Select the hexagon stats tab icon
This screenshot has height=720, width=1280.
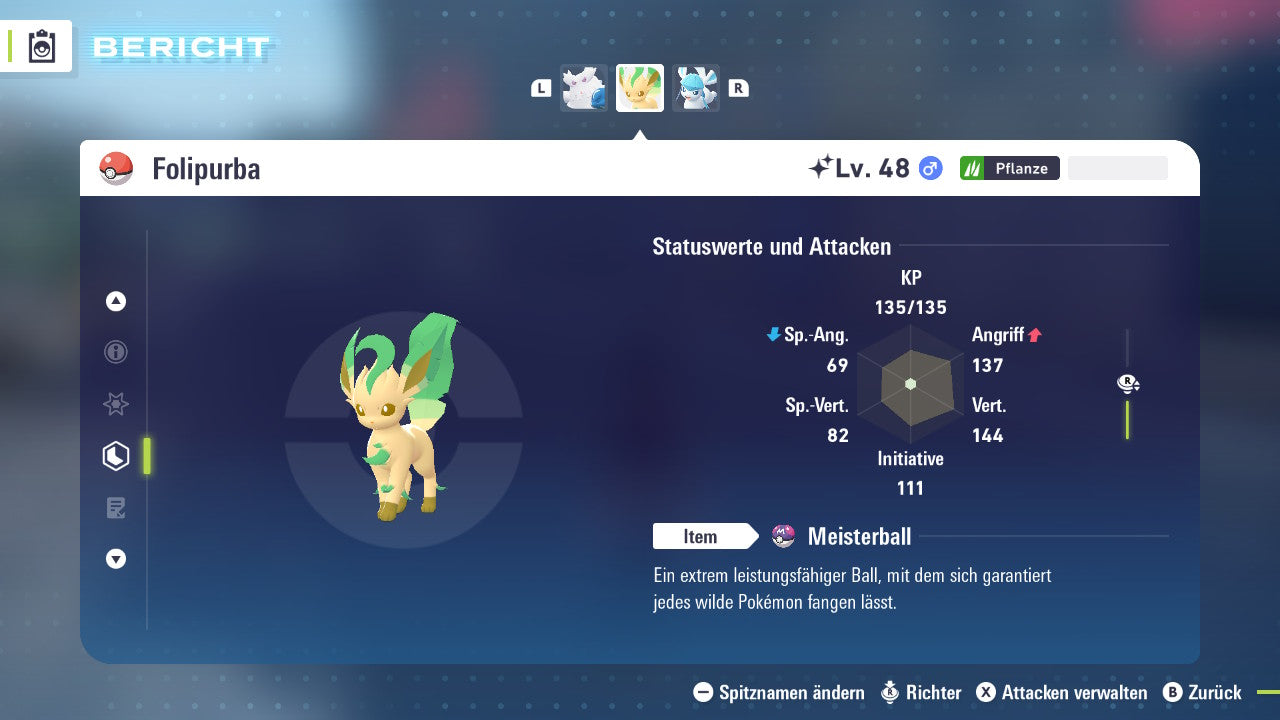click(x=115, y=455)
